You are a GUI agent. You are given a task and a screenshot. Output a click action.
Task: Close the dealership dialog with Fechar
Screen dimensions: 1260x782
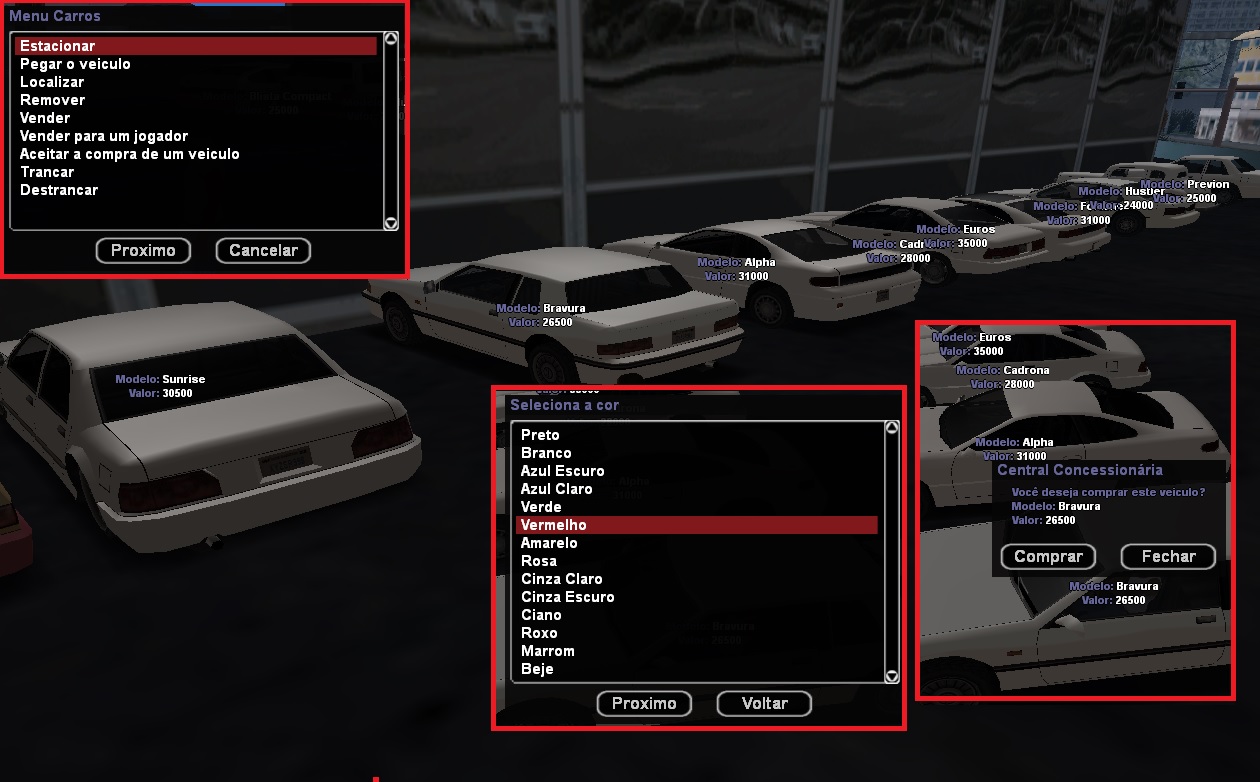point(1168,557)
